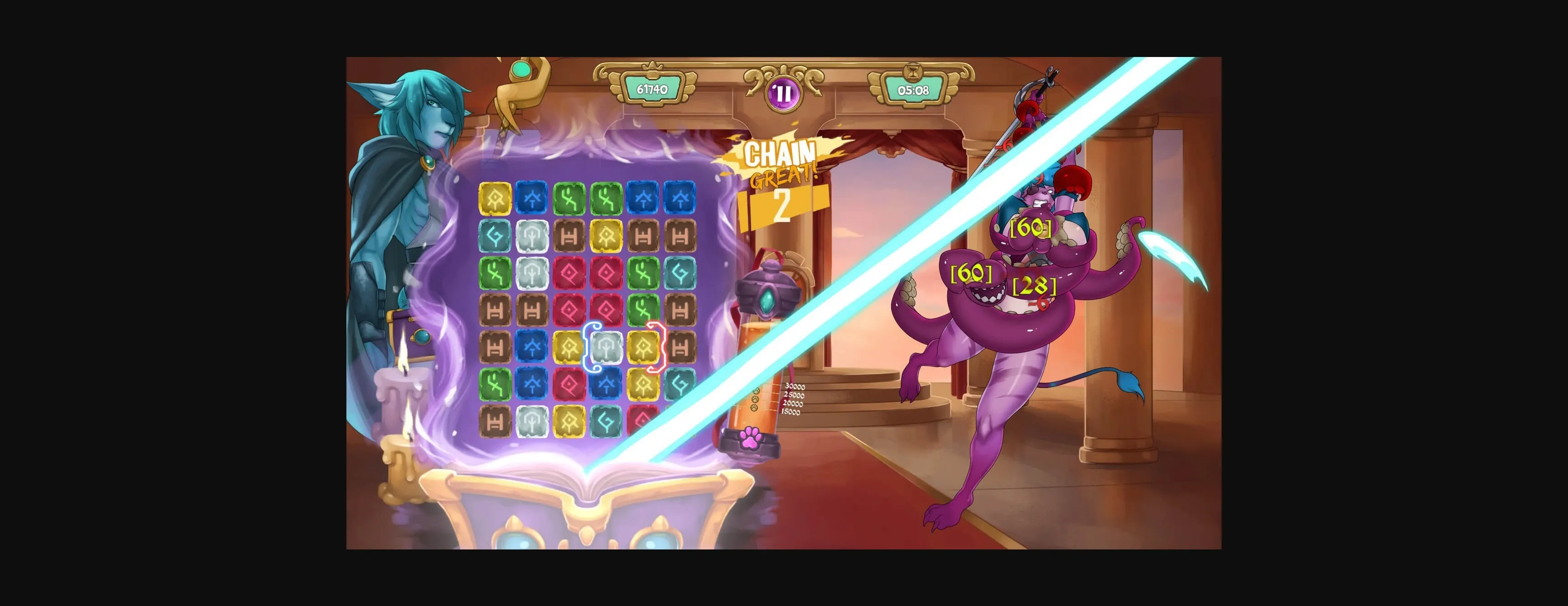
Task: Select the silver rune tile highlighted with brackets
Action: [607, 348]
